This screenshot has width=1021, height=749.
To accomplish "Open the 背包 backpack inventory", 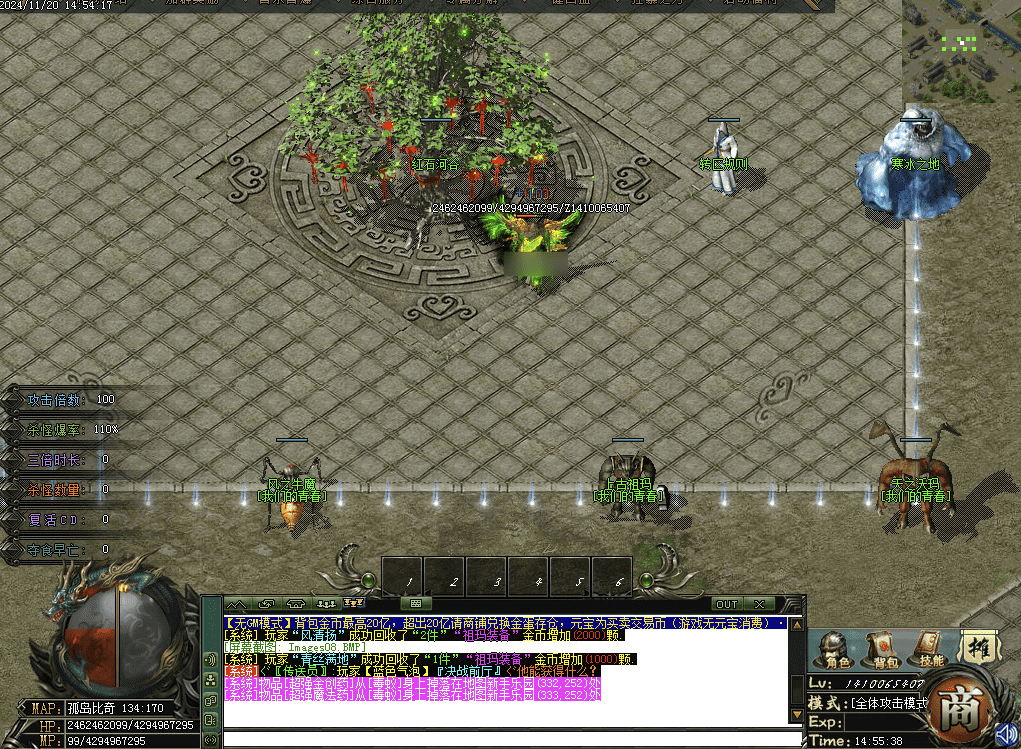I will tap(884, 650).
